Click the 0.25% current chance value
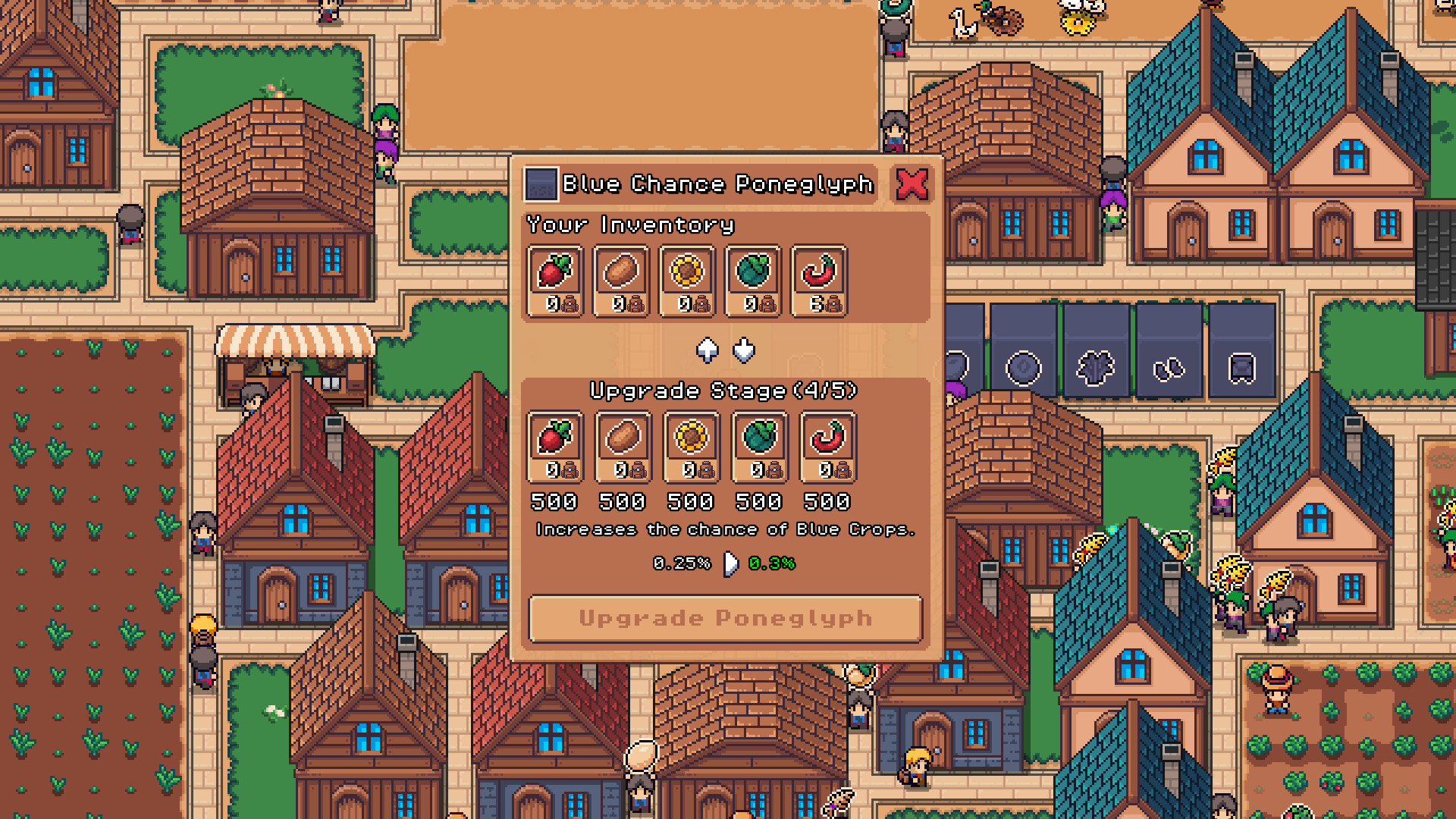The image size is (1456, 819). pyautogui.click(x=681, y=563)
